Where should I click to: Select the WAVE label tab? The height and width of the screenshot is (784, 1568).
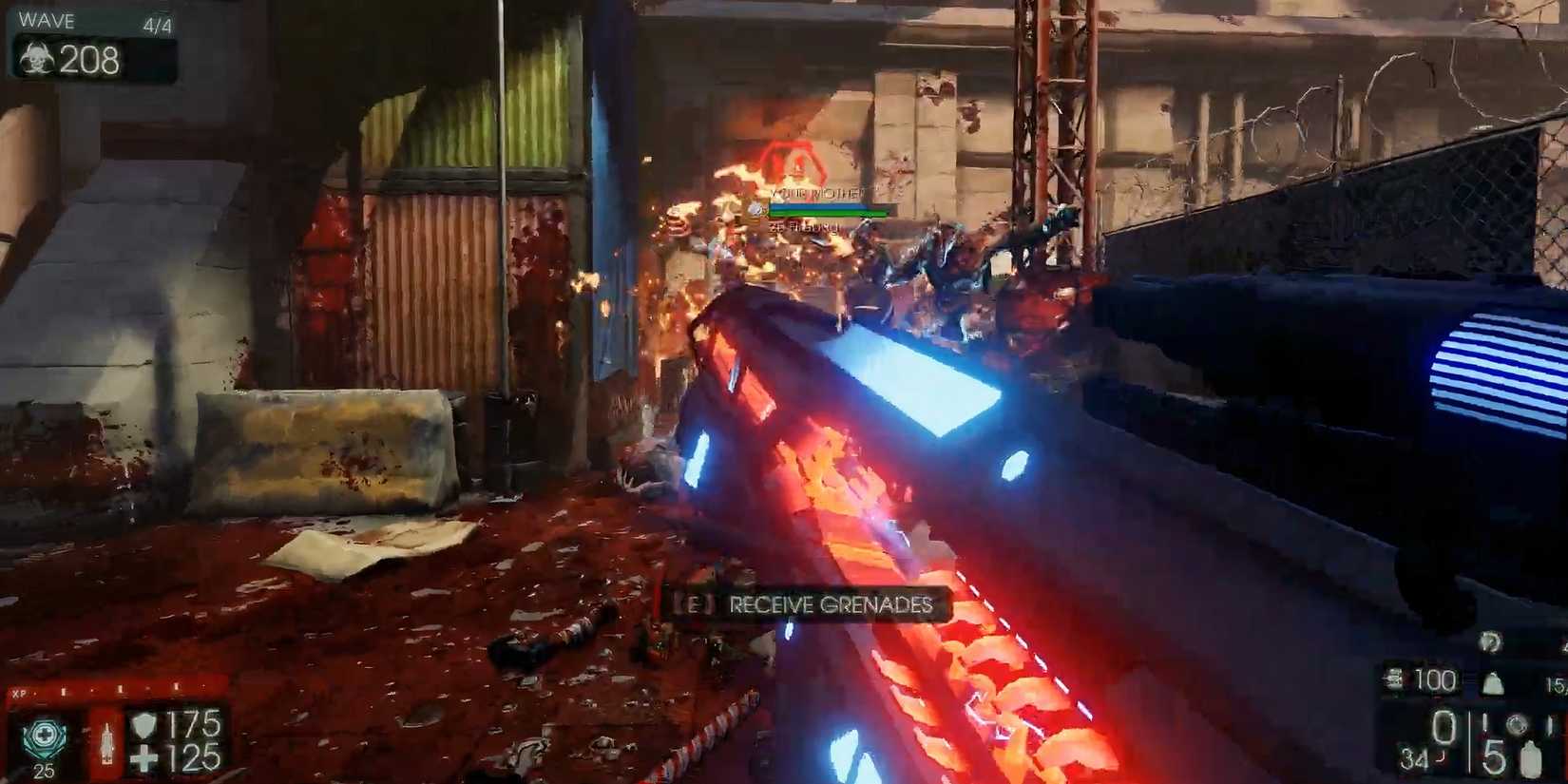point(48,20)
